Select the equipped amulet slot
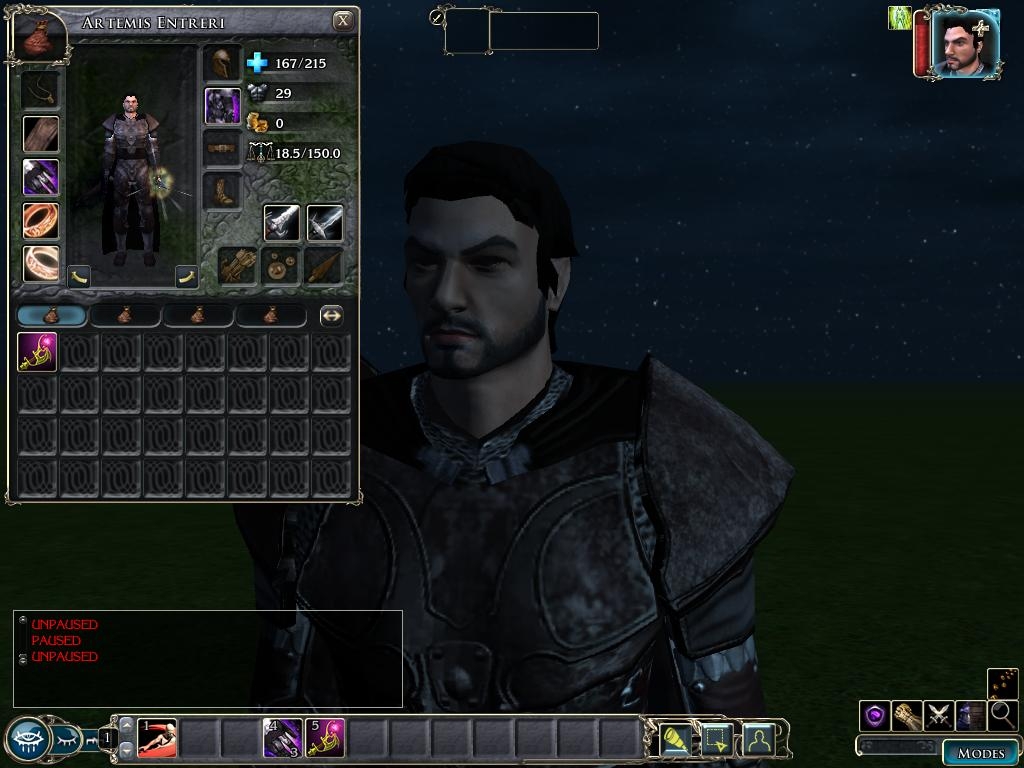Viewport: 1024px width, 768px height. click(41, 90)
